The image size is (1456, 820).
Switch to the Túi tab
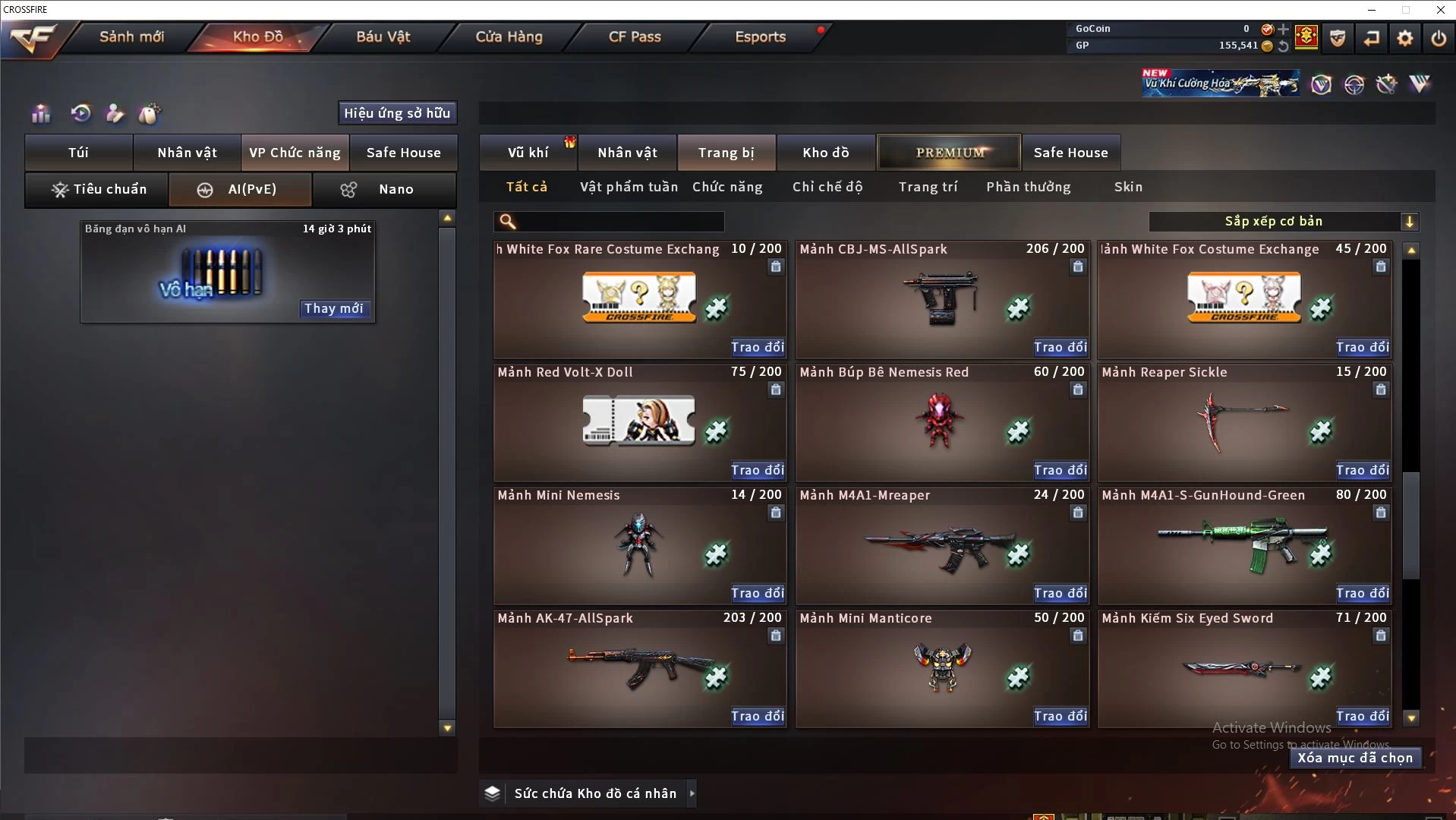click(79, 153)
